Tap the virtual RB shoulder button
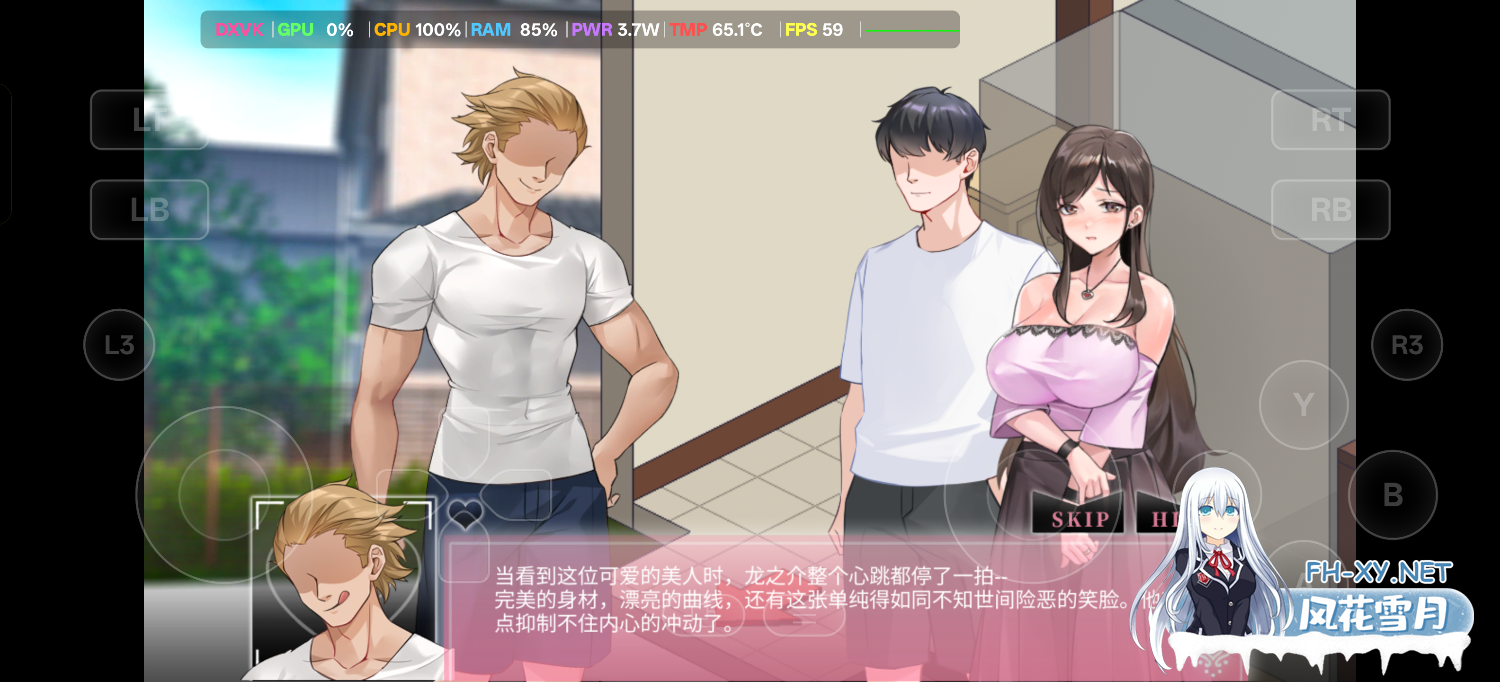 coord(1330,210)
